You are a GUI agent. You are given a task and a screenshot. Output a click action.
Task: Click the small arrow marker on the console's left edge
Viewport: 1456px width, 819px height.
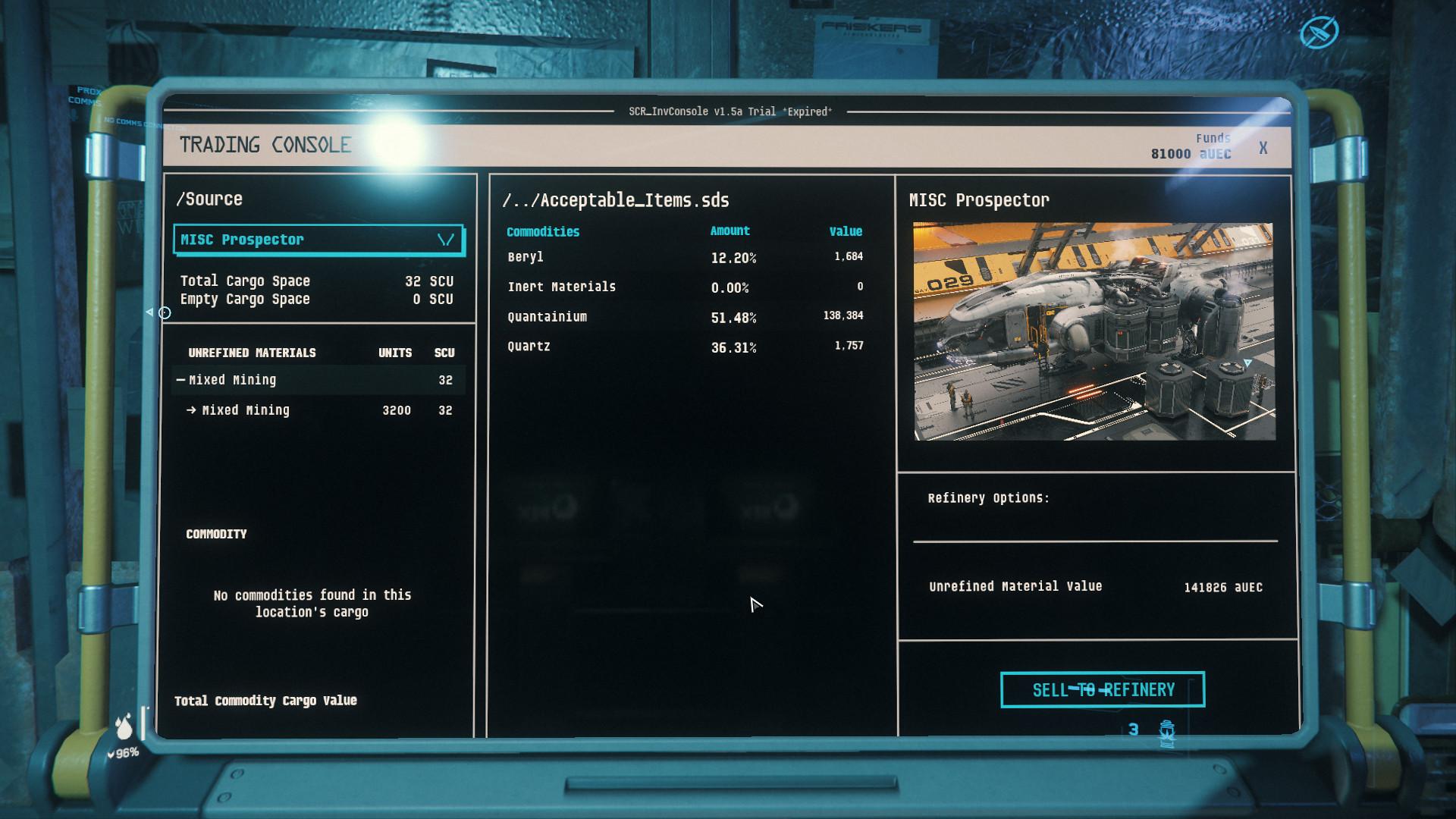pos(149,310)
